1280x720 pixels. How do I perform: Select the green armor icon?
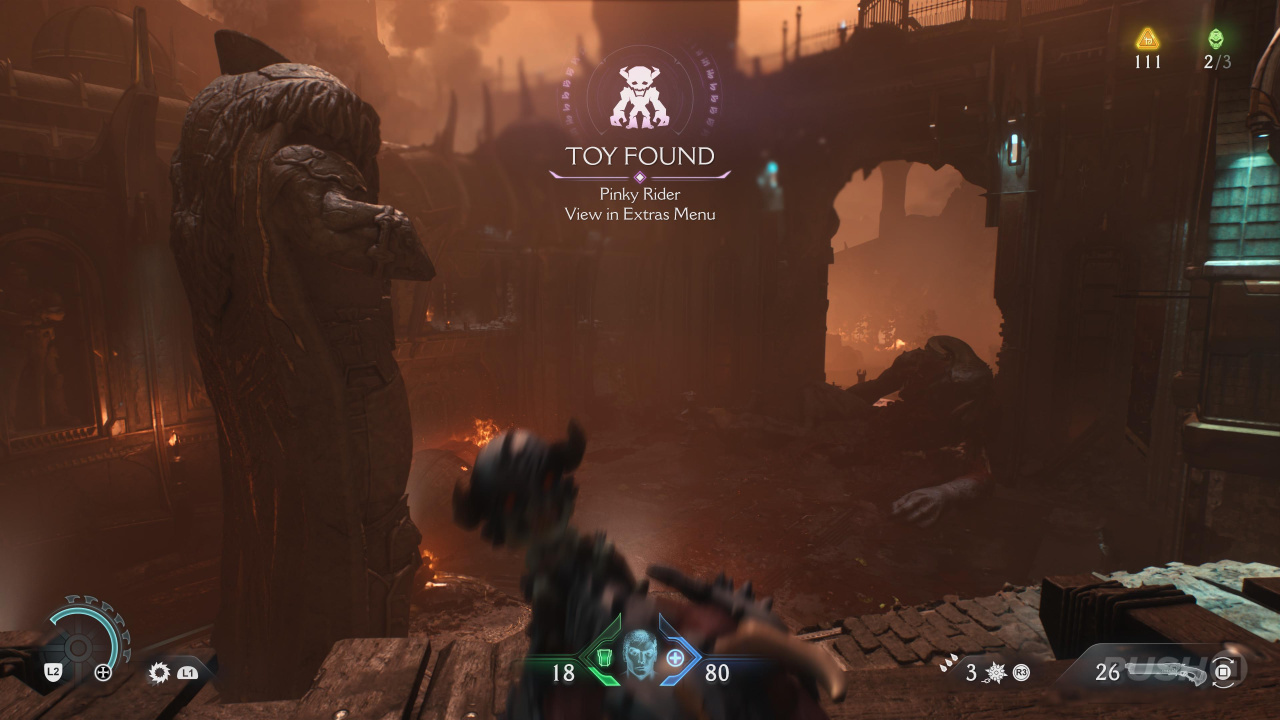tap(602, 658)
